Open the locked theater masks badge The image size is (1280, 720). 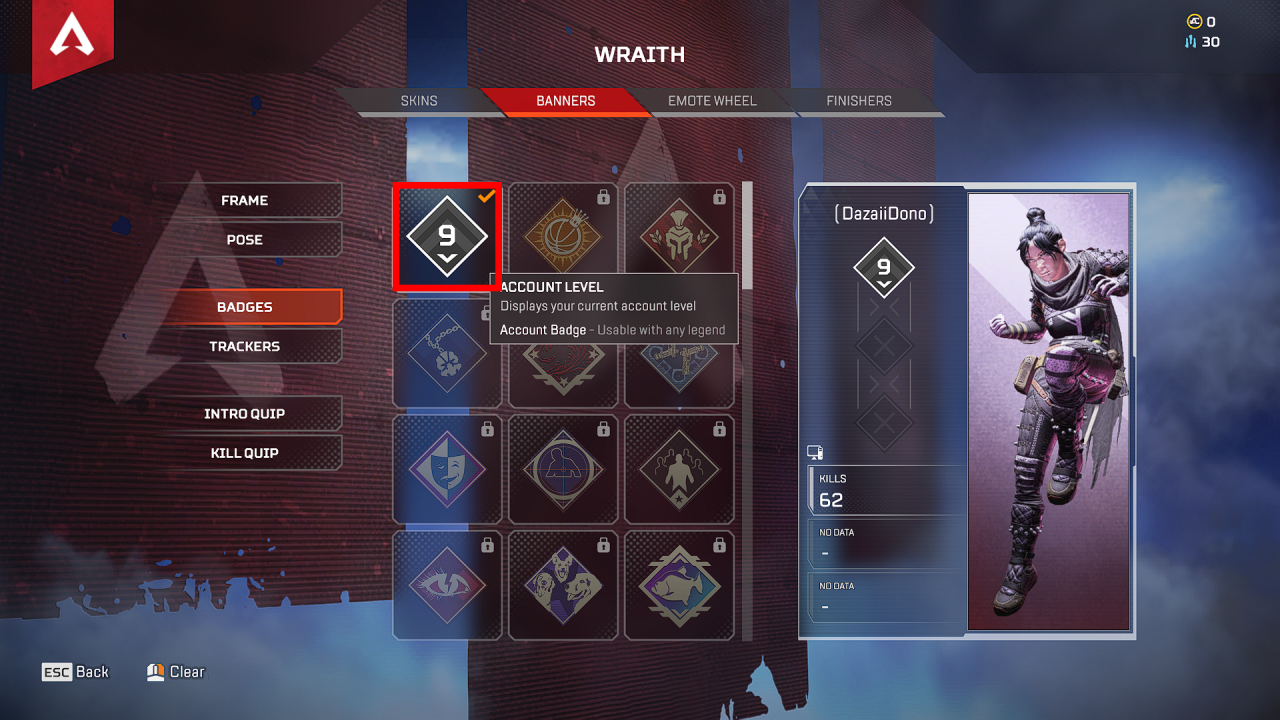[447, 470]
